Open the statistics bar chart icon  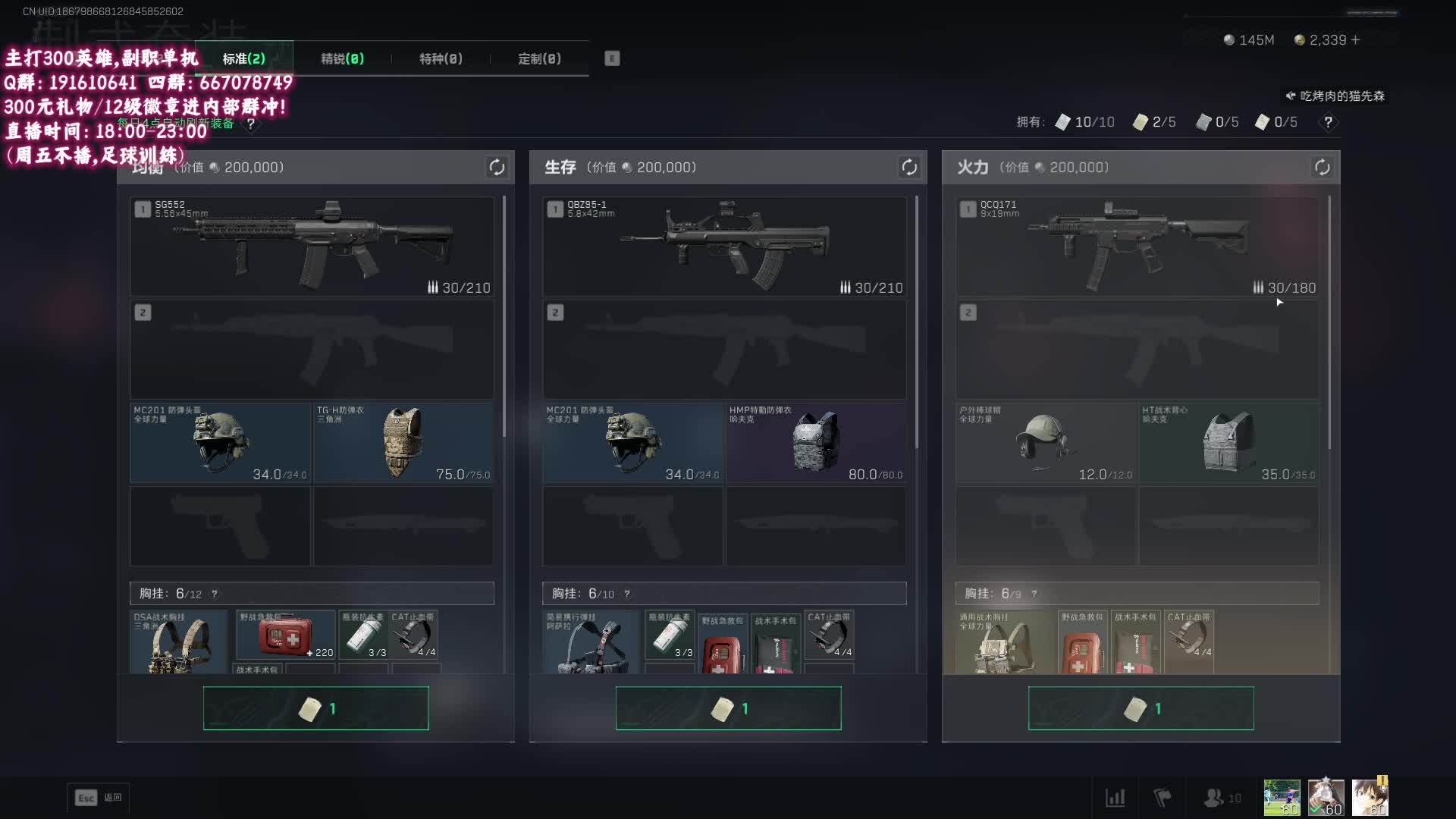1115,798
